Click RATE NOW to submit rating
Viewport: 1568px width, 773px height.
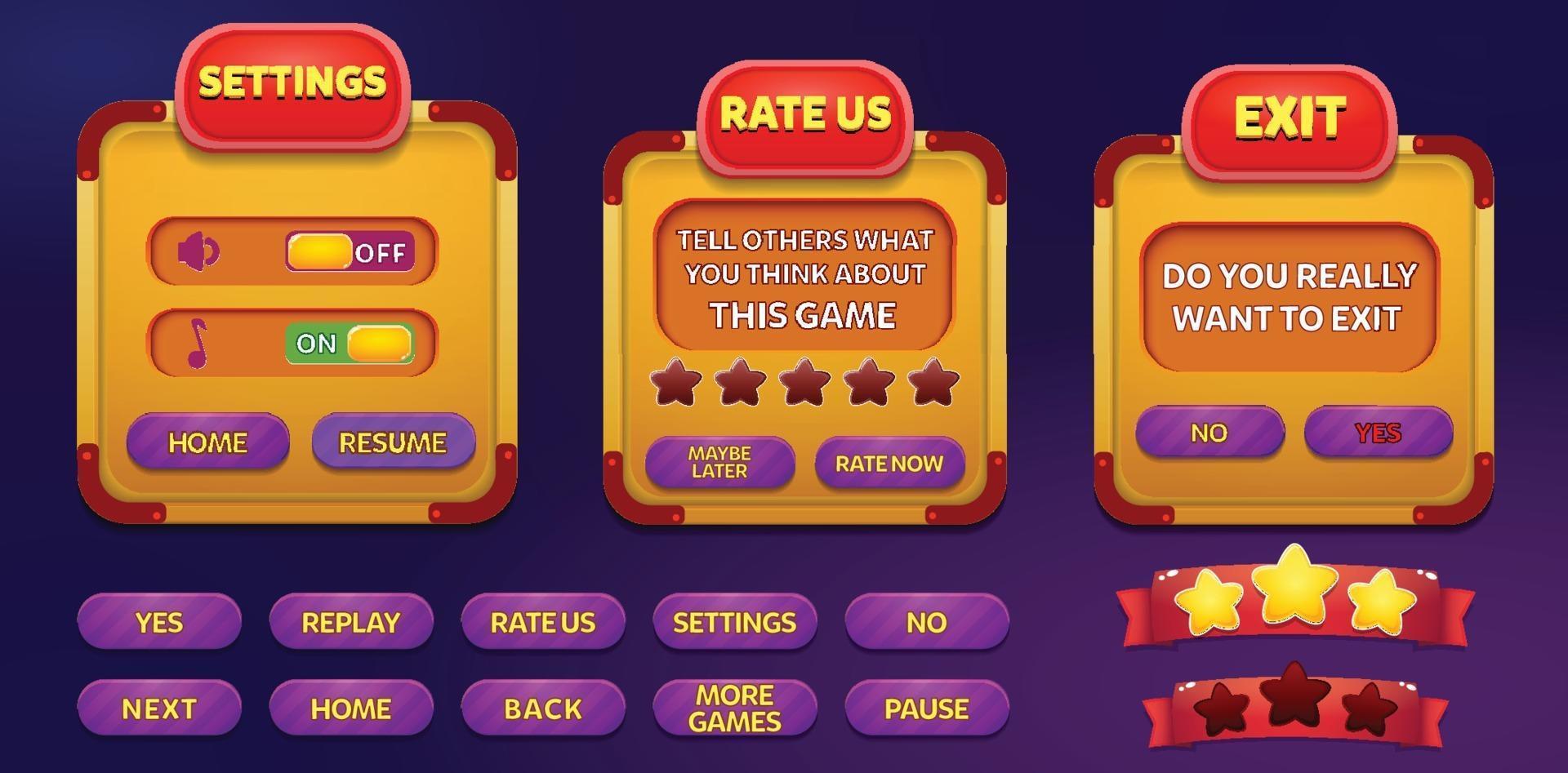click(888, 464)
